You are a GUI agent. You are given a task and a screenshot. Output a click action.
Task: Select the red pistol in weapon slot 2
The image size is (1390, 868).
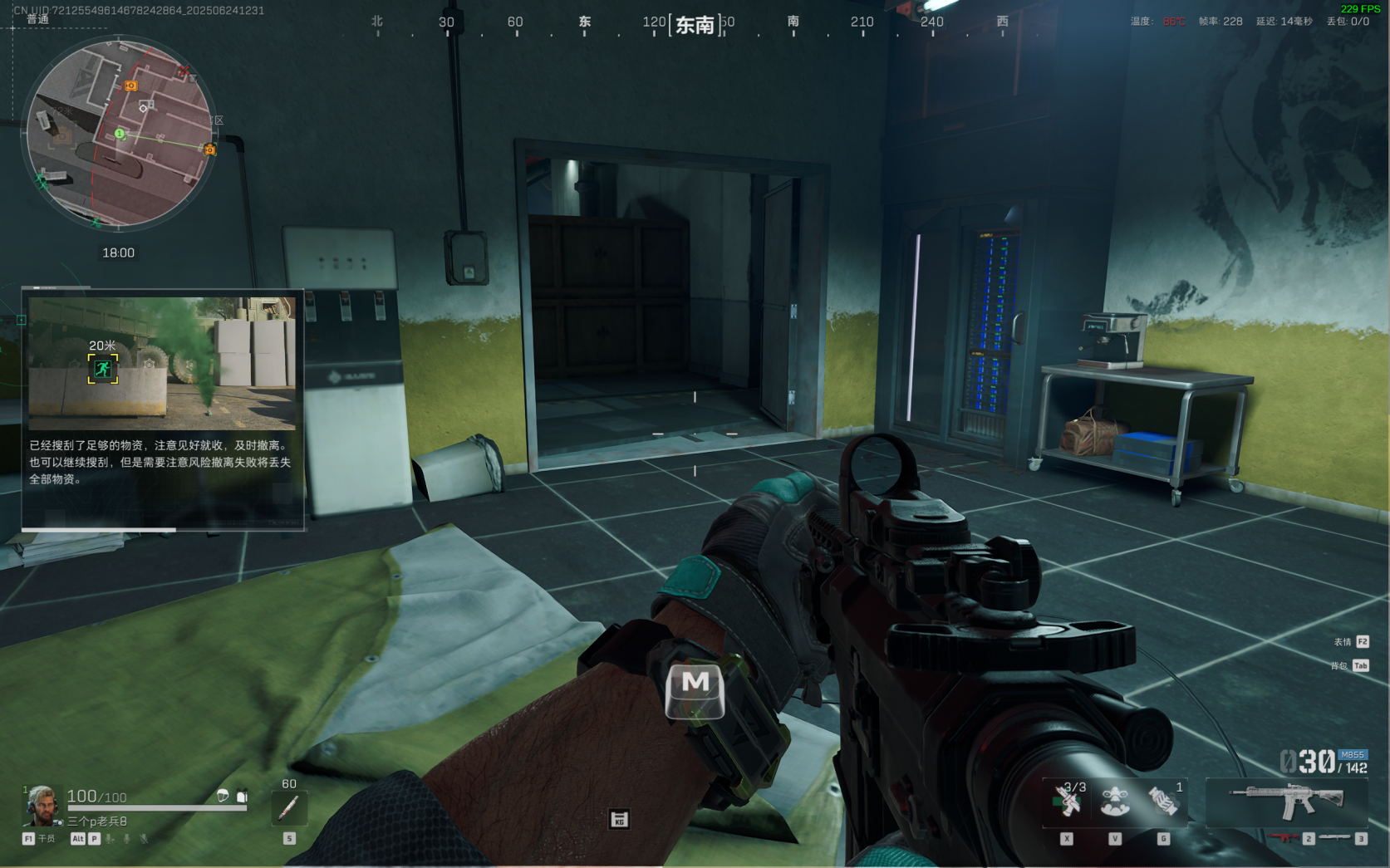pos(1282,838)
